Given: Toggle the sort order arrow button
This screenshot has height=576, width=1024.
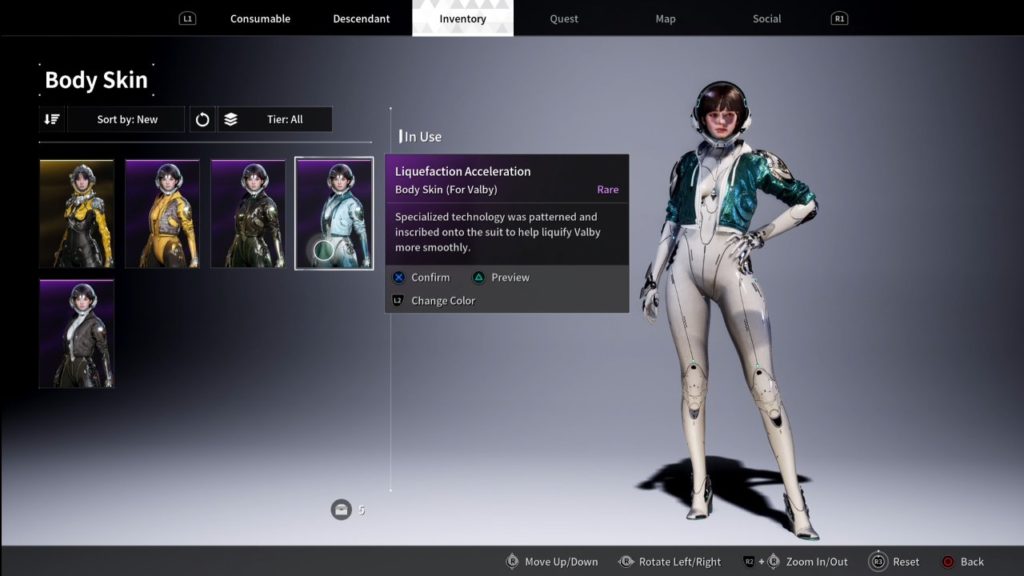Looking at the screenshot, I should (52, 120).
